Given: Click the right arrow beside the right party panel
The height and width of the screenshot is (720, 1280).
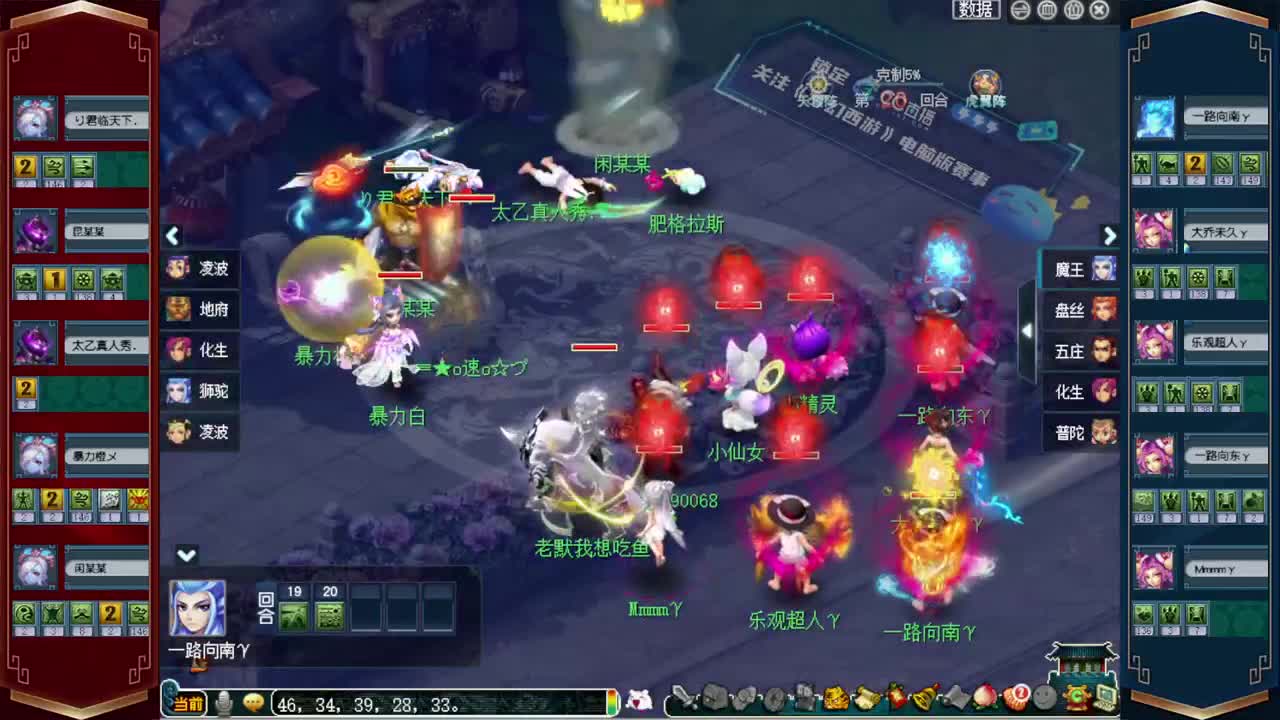Looking at the screenshot, I should (1110, 236).
